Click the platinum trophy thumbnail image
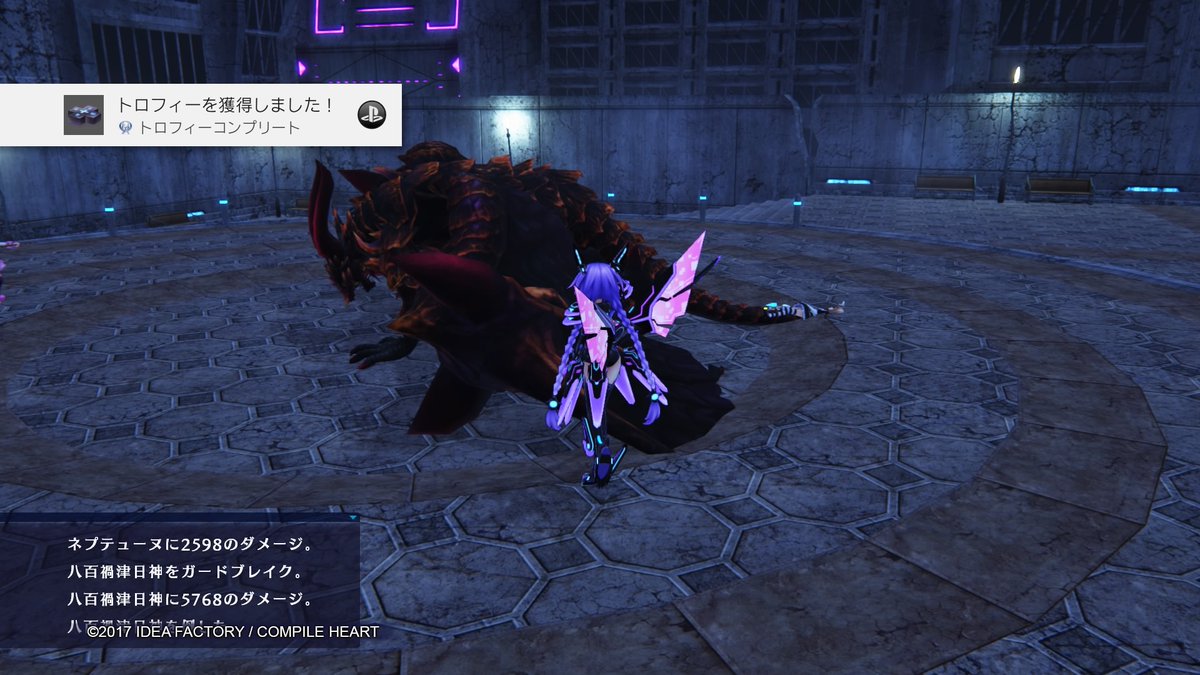 83,115
